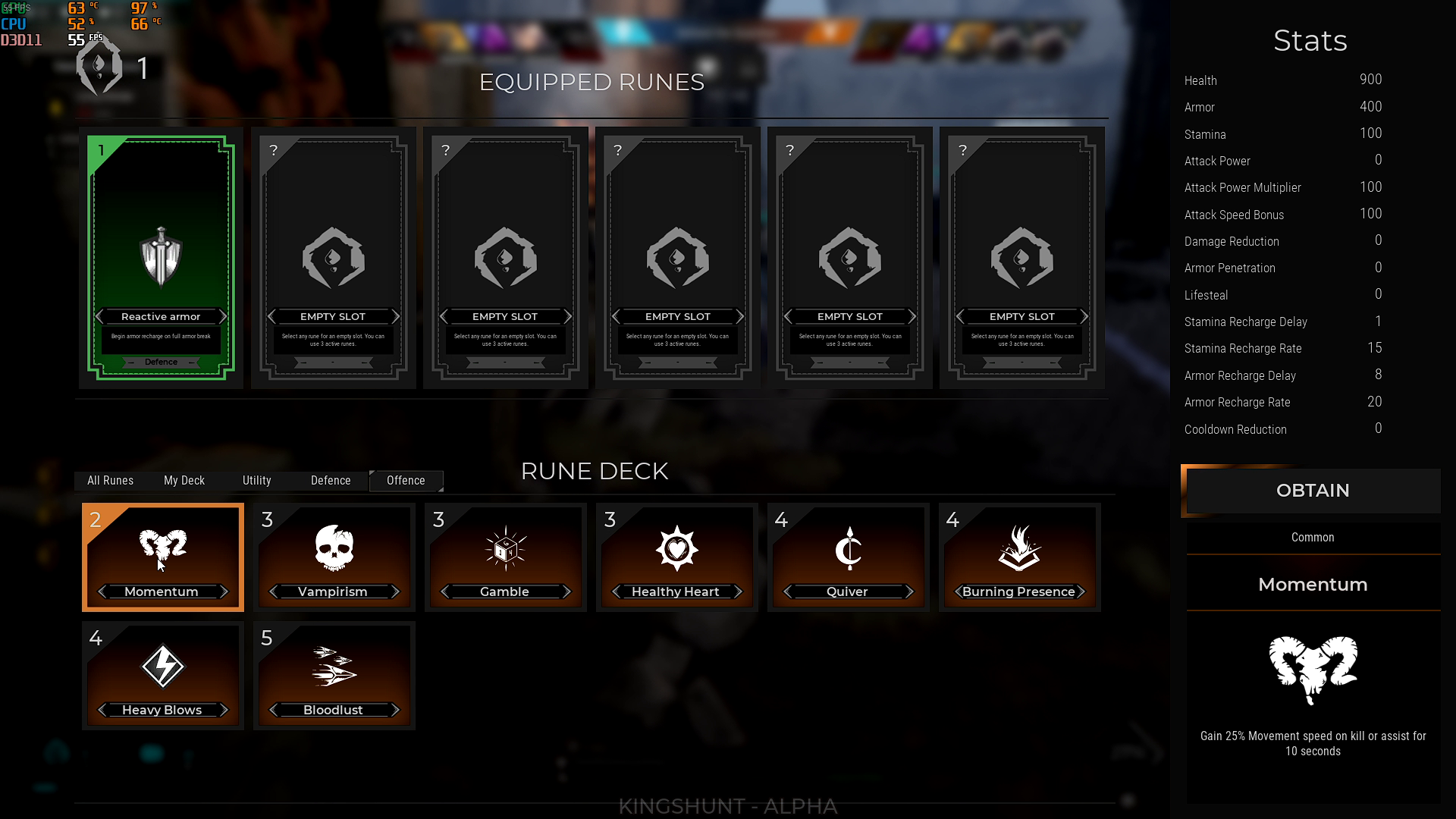Show Utility runes
Image resolution: width=1456 pixels, height=819 pixels.
point(256,481)
